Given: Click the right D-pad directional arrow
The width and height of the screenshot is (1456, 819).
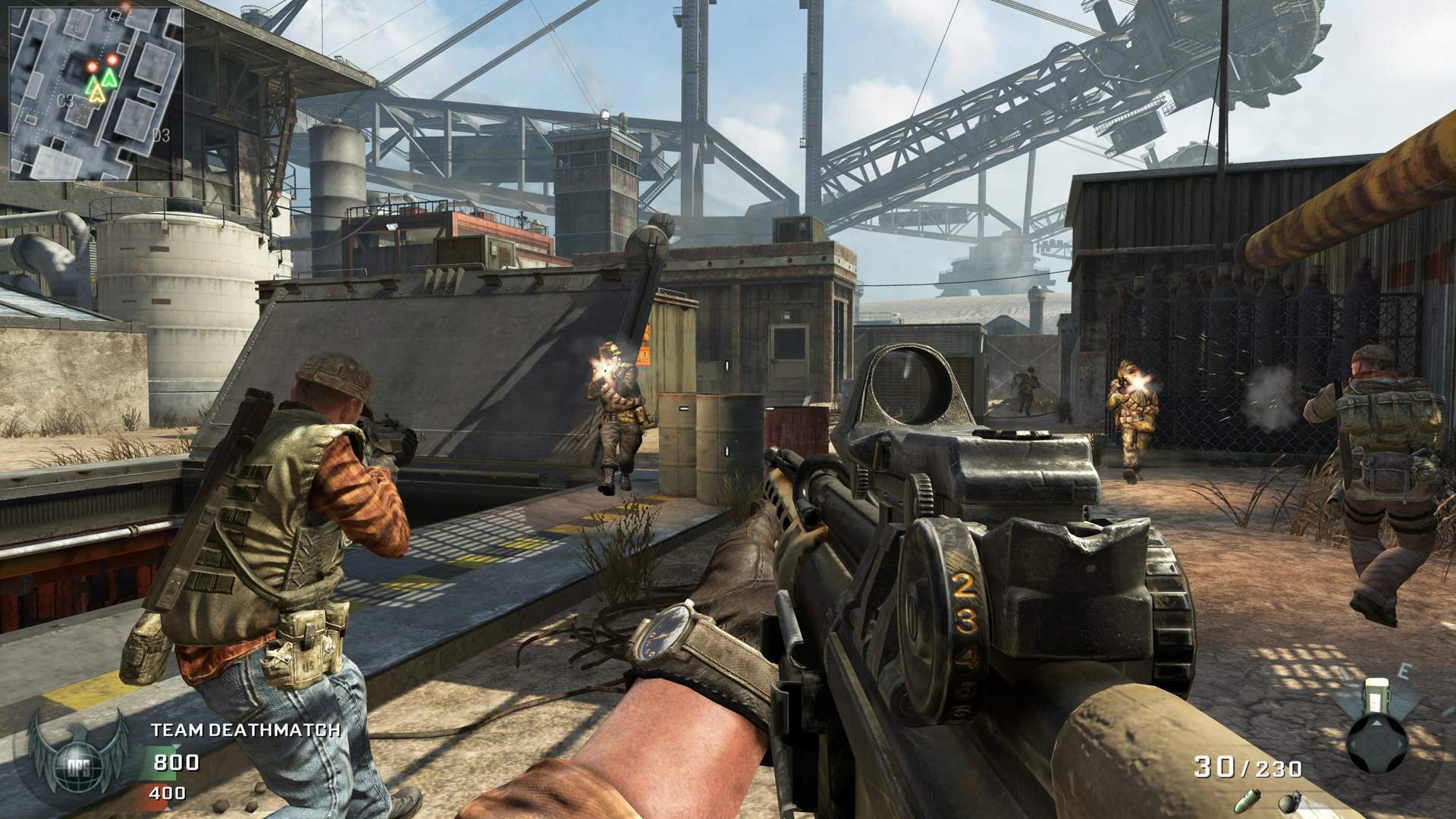Looking at the screenshot, I should pos(1399,745).
